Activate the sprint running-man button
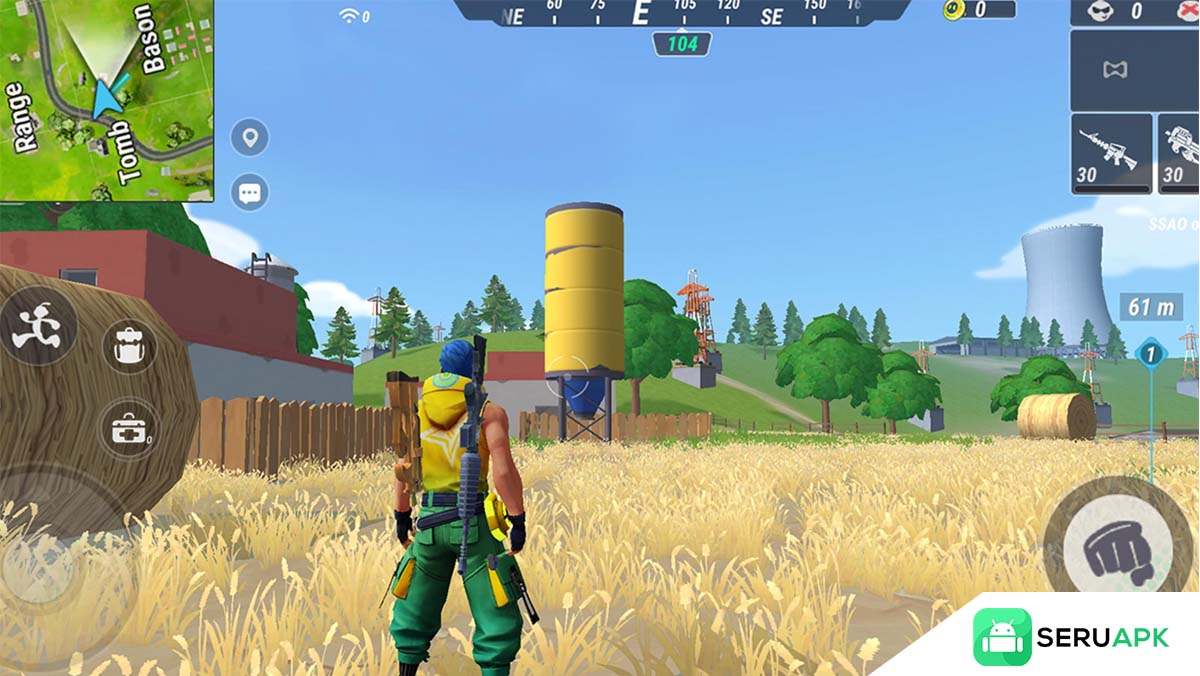This screenshot has width=1200, height=676. (36, 327)
